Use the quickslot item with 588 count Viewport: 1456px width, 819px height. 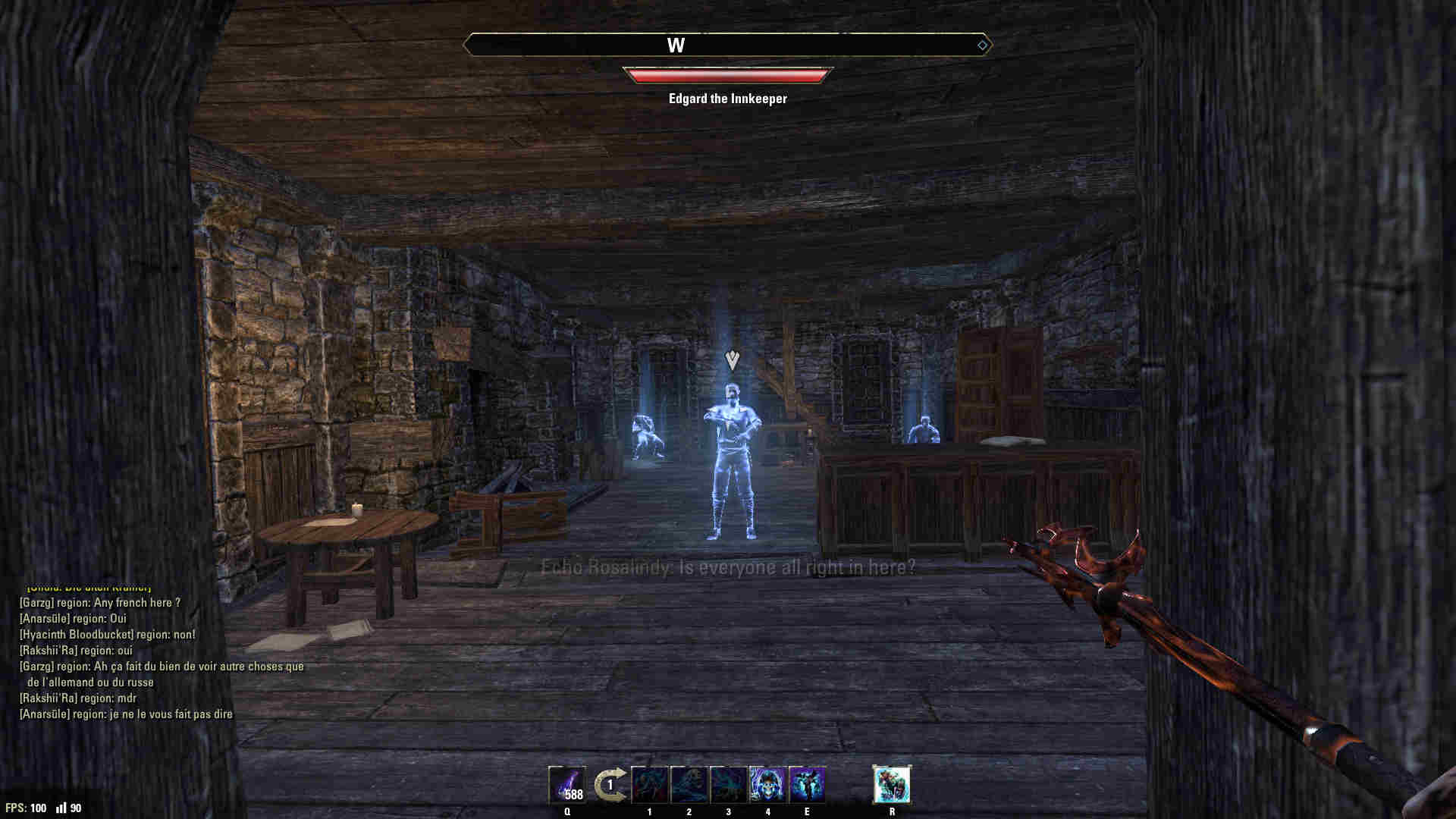pyautogui.click(x=567, y=785)
